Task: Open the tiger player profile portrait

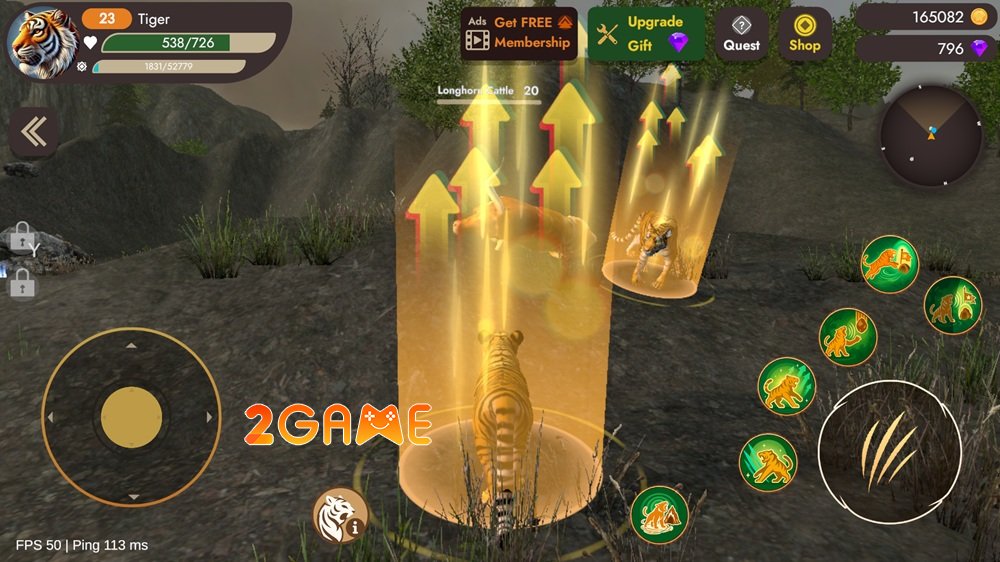Action: (43, 41)
